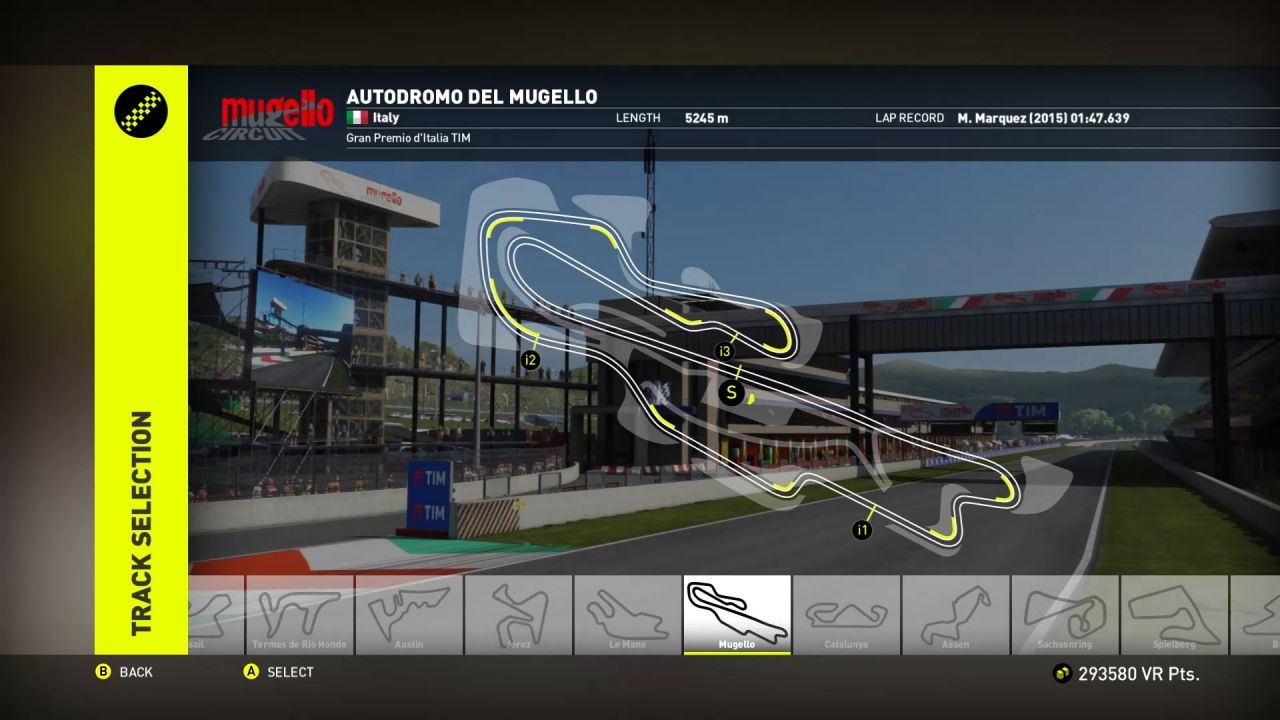Select the Termas de Rio Hondo track

coord(299,614)
